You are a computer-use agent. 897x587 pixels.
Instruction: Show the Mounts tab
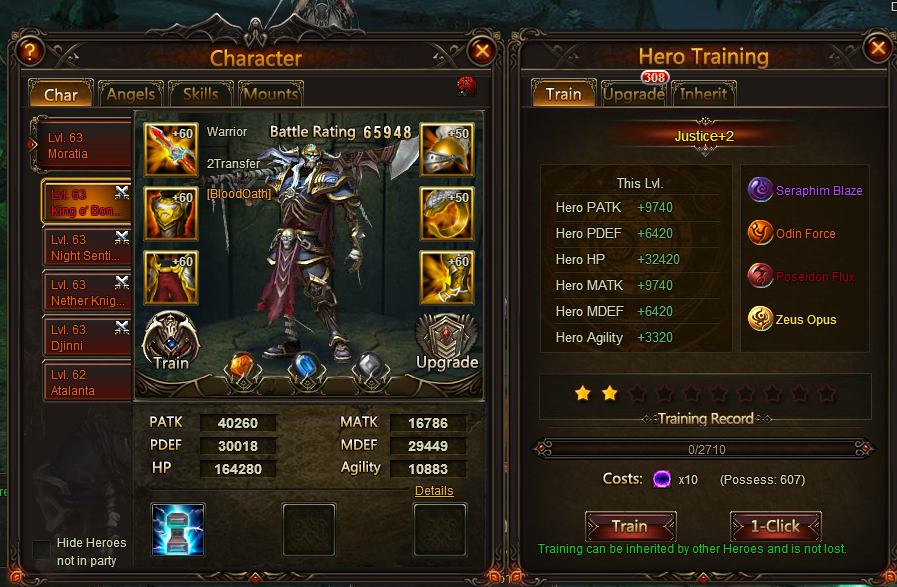(x=270, y=94)
